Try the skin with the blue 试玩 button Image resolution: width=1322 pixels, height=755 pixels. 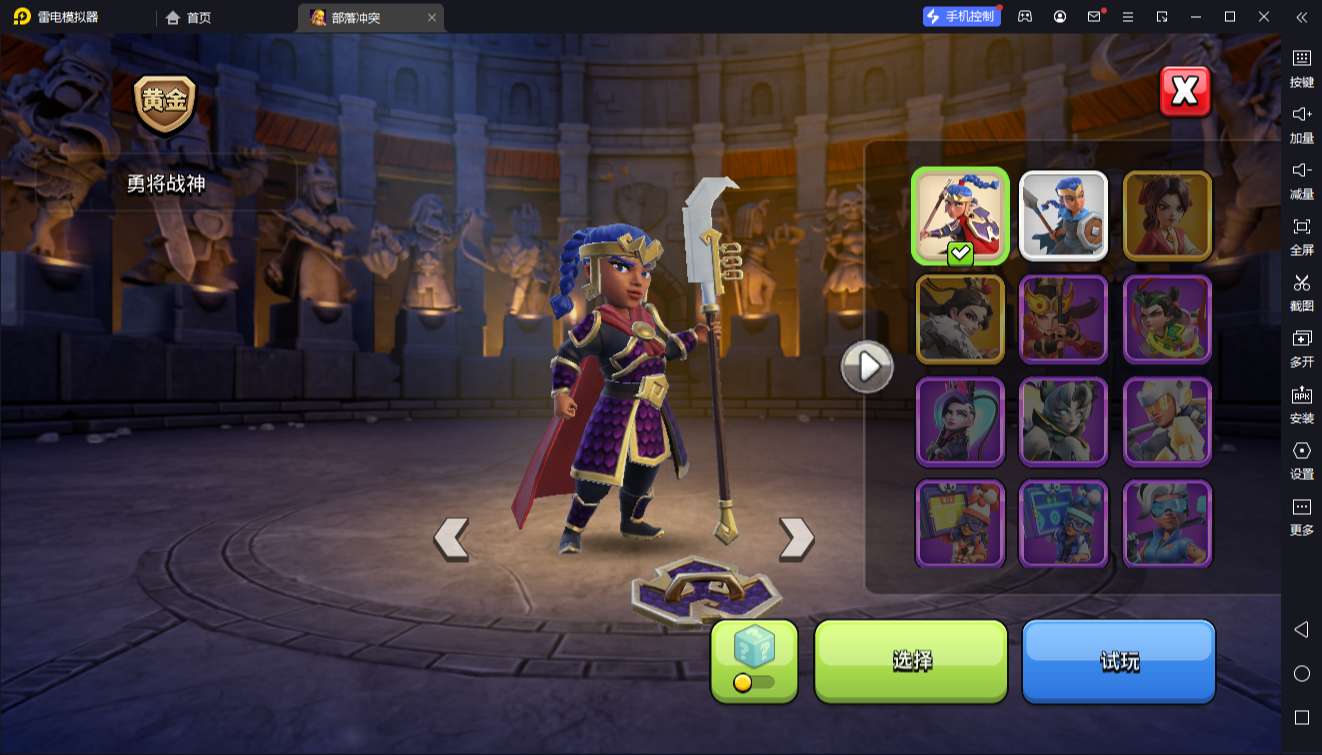pyautogui.click(x=1118, y=660)
